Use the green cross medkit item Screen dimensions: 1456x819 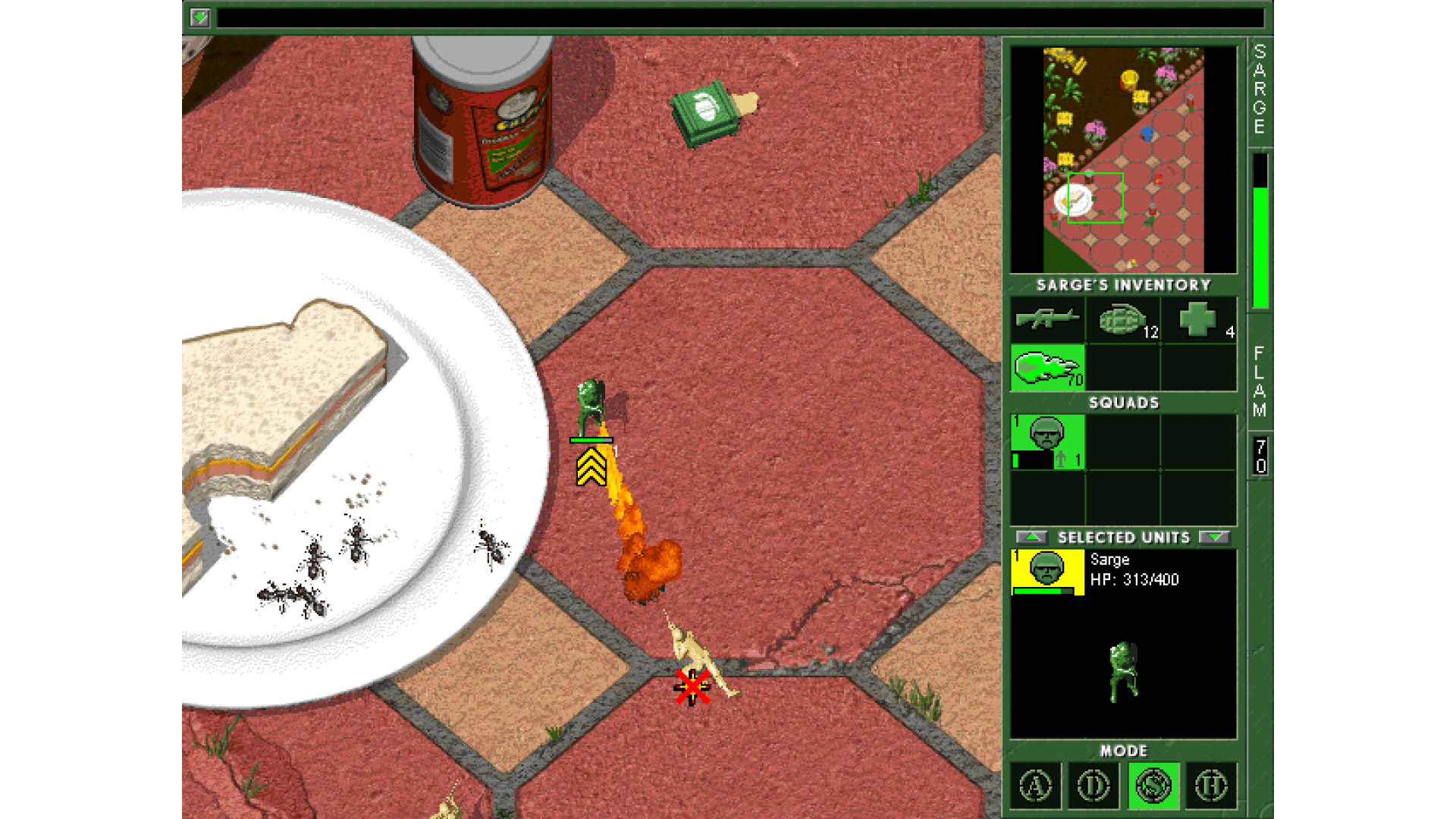1198,319
